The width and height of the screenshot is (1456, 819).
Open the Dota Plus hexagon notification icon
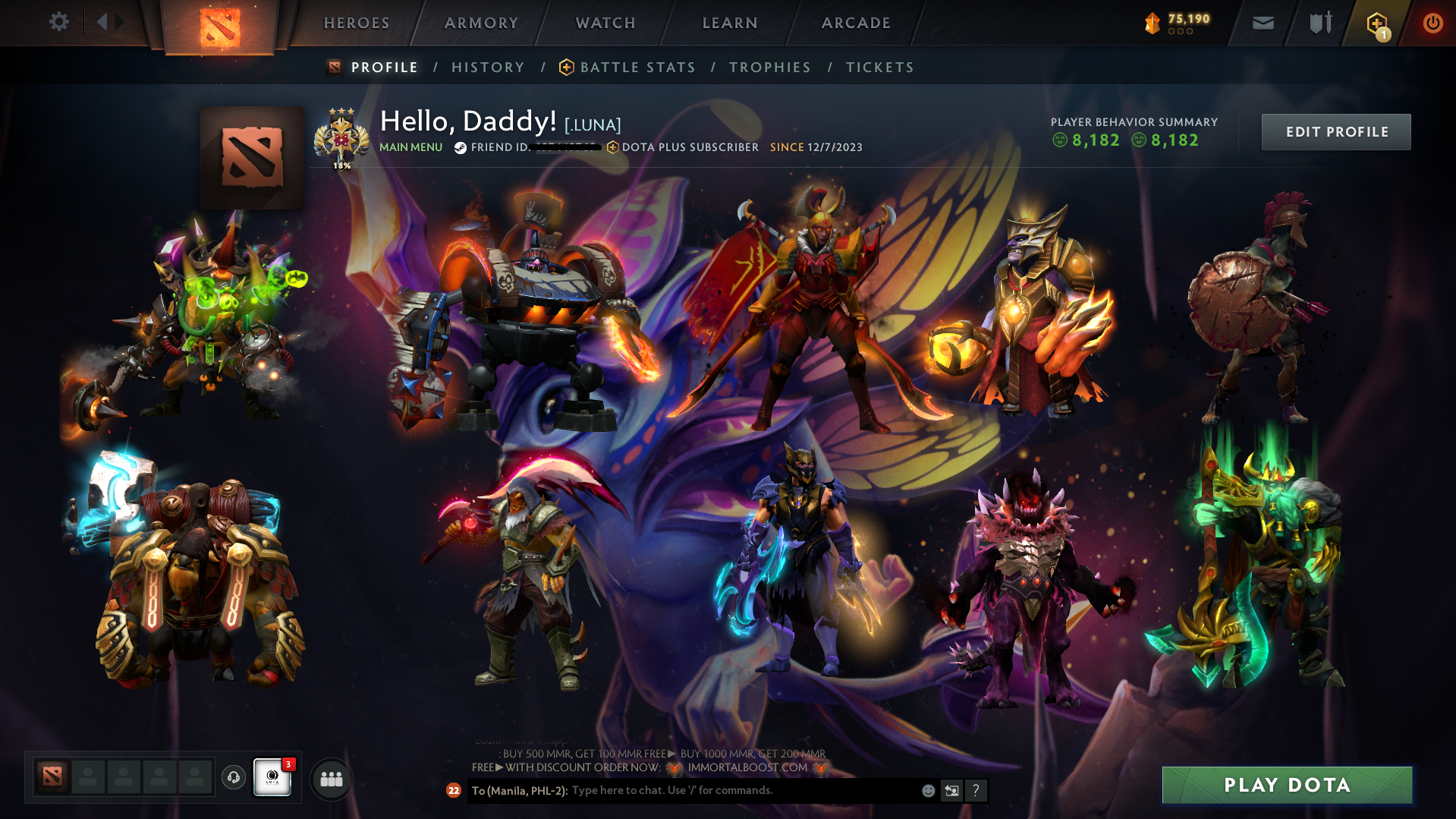1375,23
